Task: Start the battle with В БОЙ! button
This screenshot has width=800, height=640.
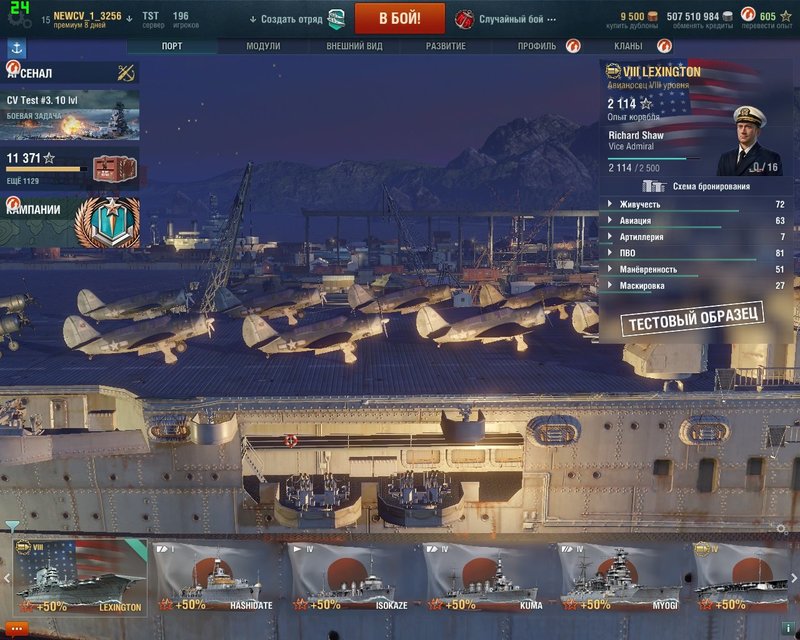Action: point(399,18)
